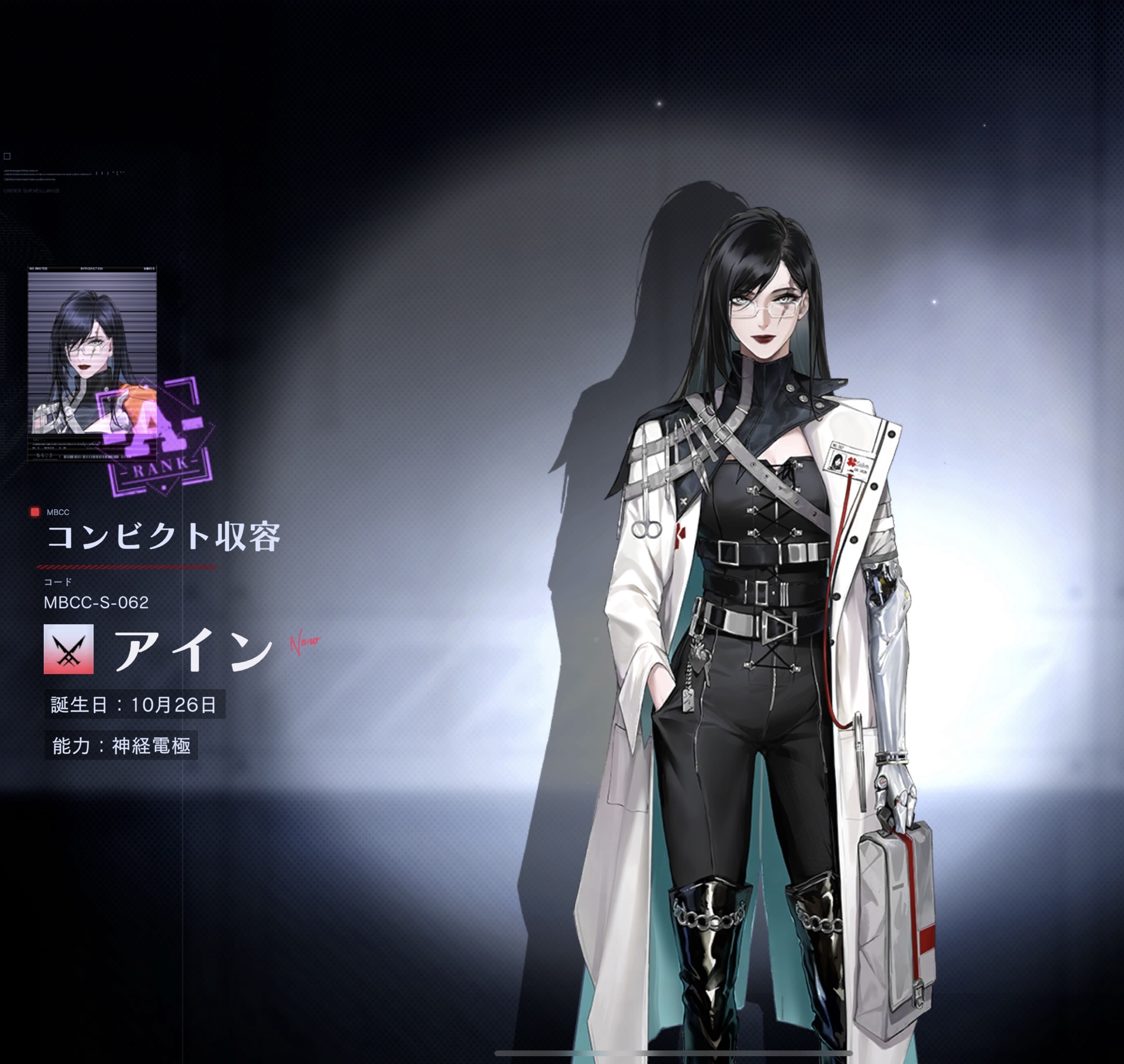Click the crossed blades class icon
Image resolution: width=1124 pixels, height=1064 pixels.
tap(69, 649)
